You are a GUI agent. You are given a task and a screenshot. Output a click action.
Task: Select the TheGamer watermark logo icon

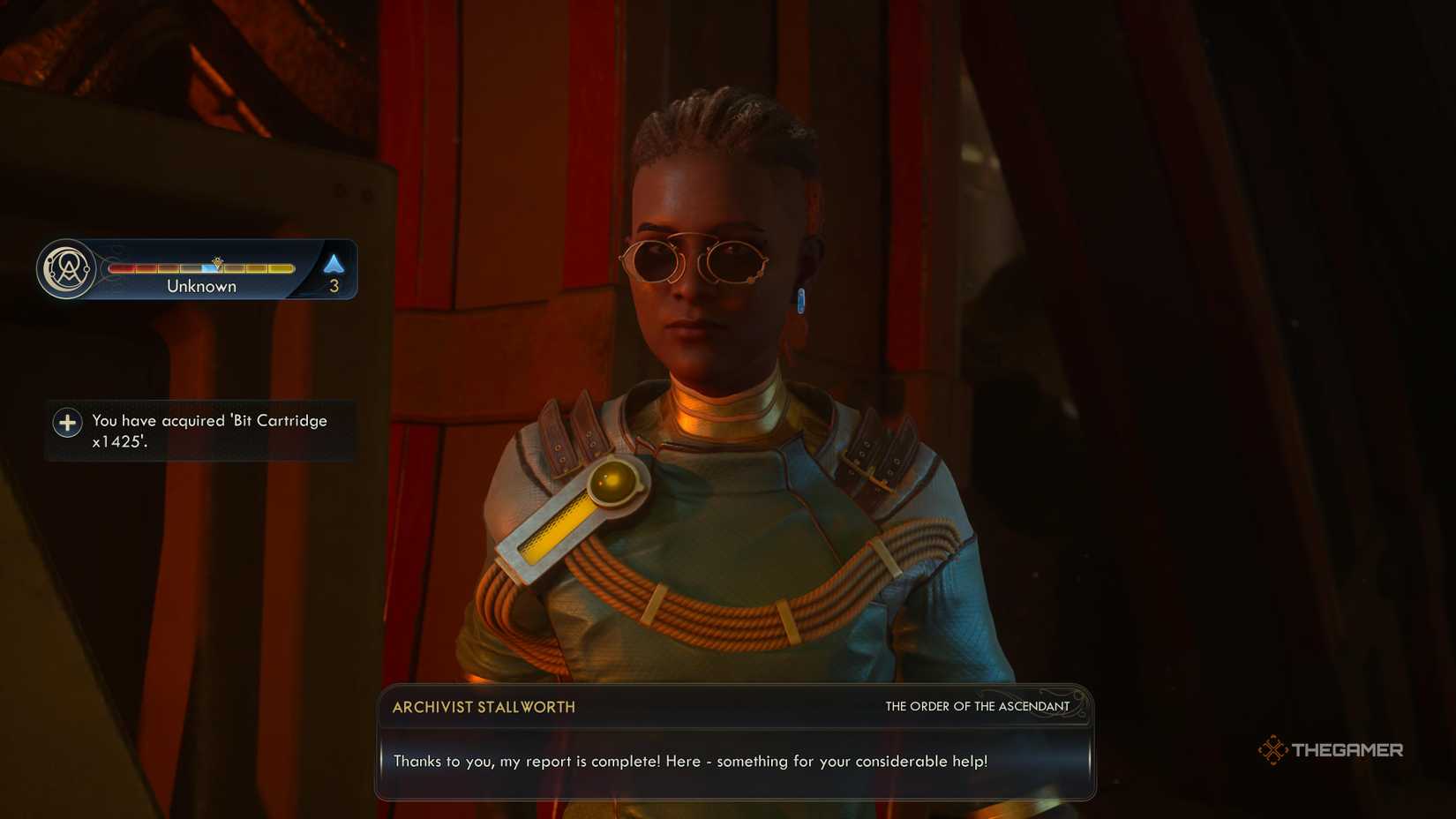pos(1273,748)
